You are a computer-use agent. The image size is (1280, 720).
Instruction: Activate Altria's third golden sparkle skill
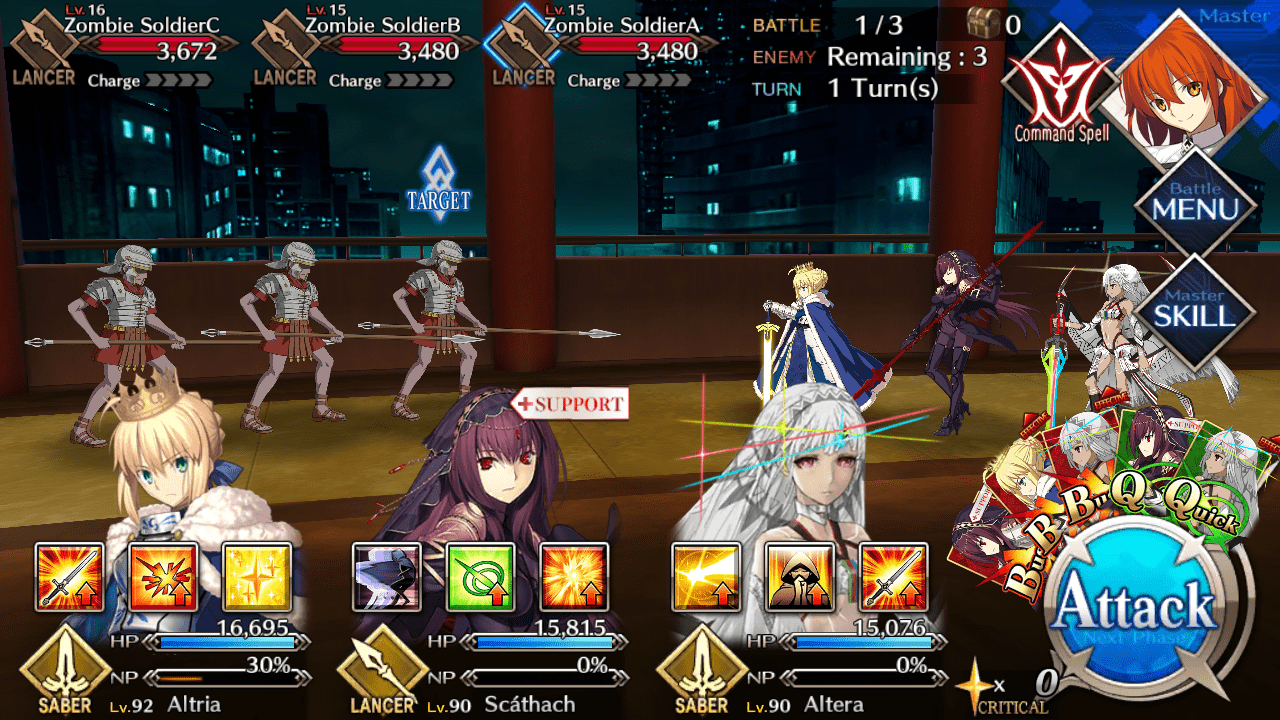pos(257,577)
